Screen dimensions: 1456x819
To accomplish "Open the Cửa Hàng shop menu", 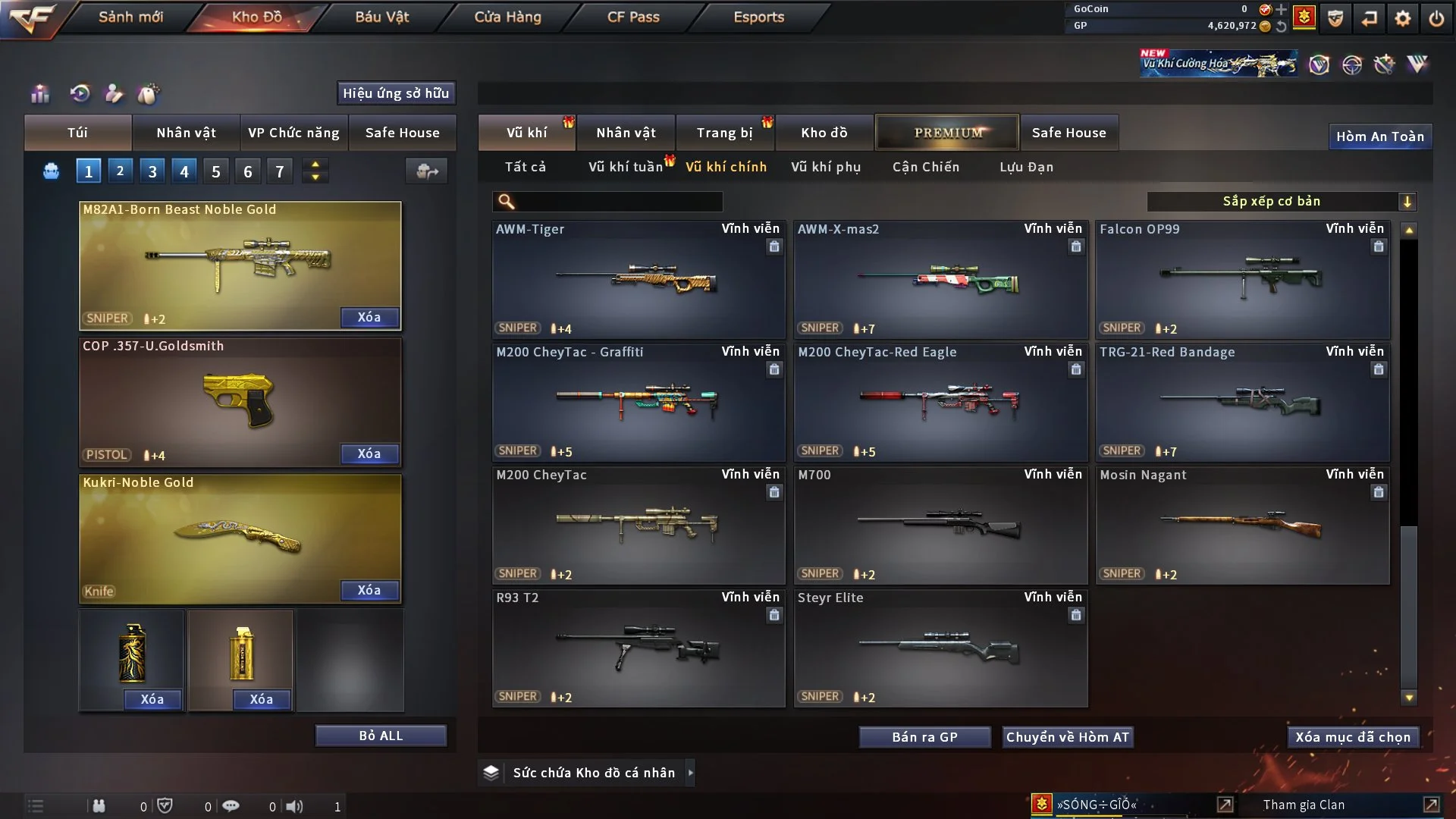I will click(x=507, y=17).
